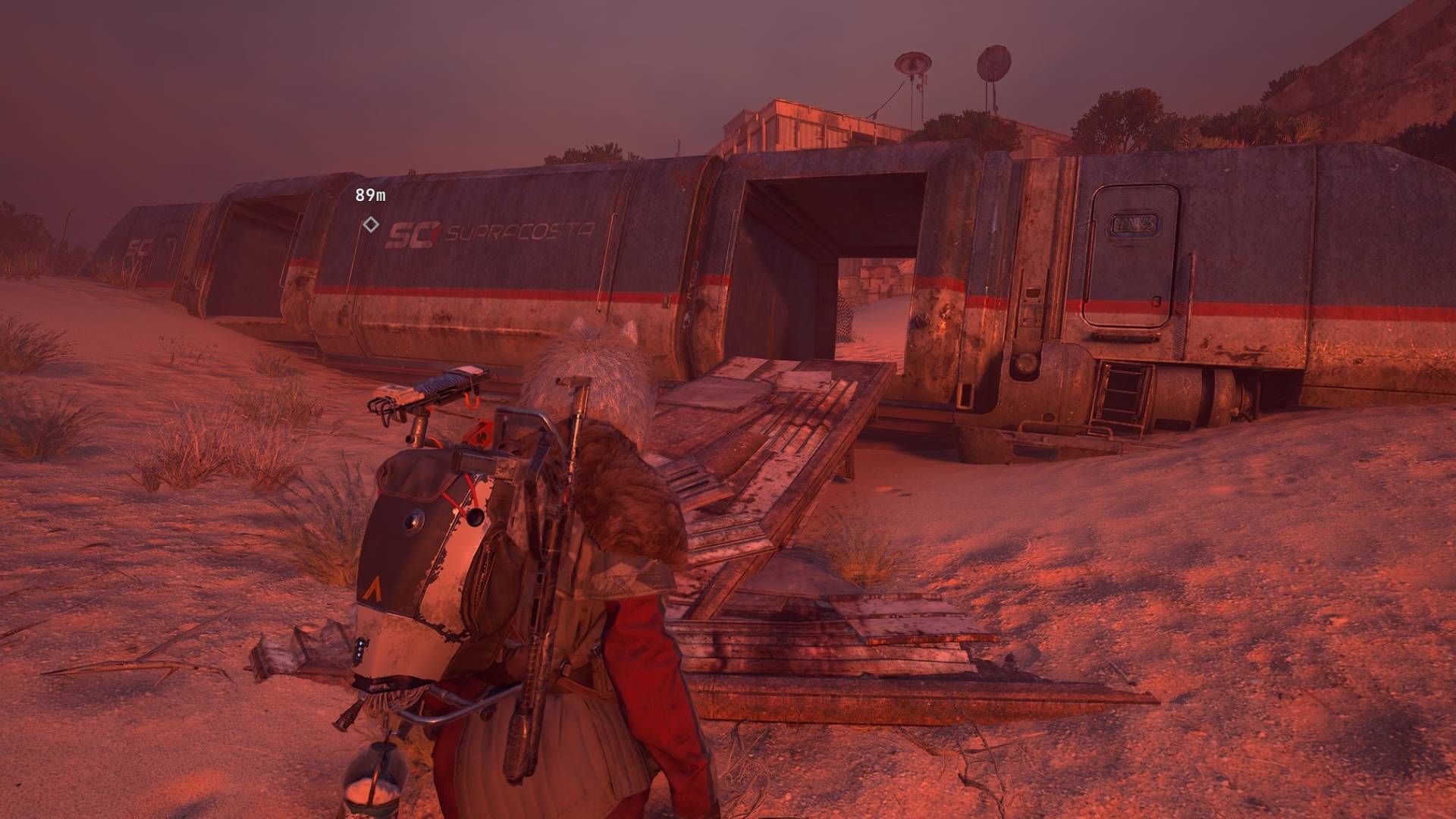Click the orange arrow emblem on the droid backpack

(x=372, y=588)
